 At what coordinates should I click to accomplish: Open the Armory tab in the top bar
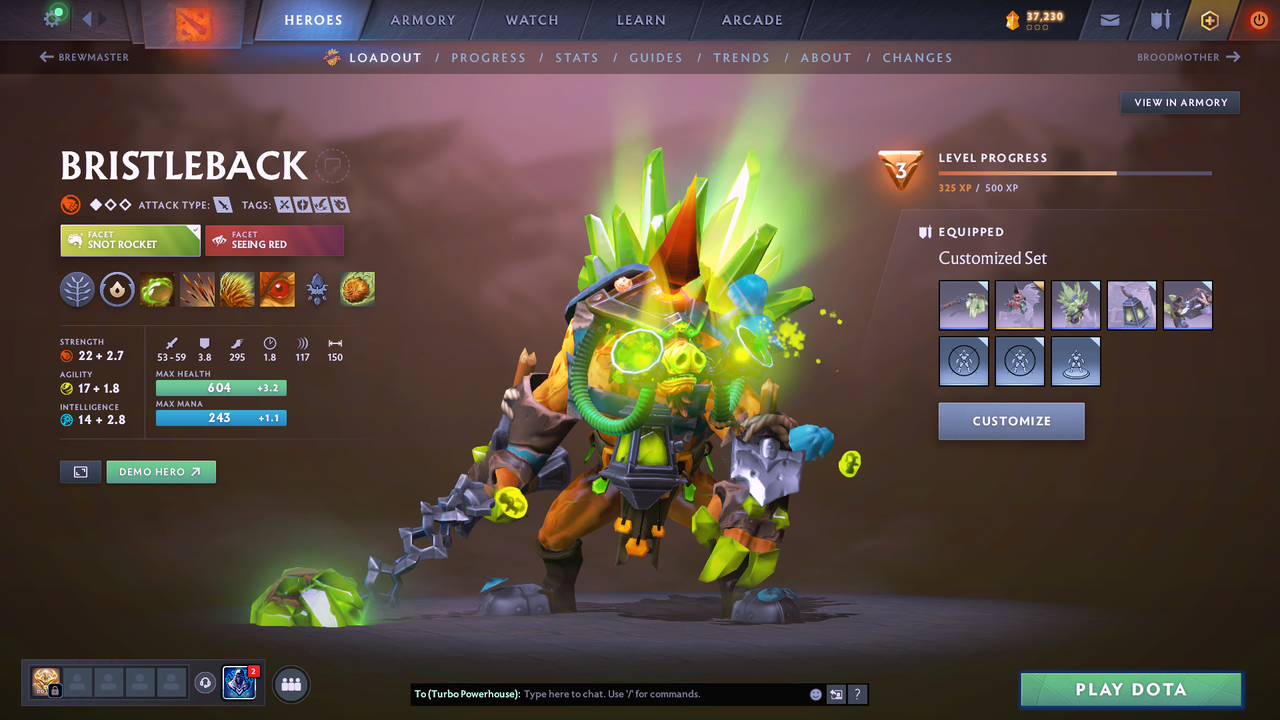tap(422, 20)
